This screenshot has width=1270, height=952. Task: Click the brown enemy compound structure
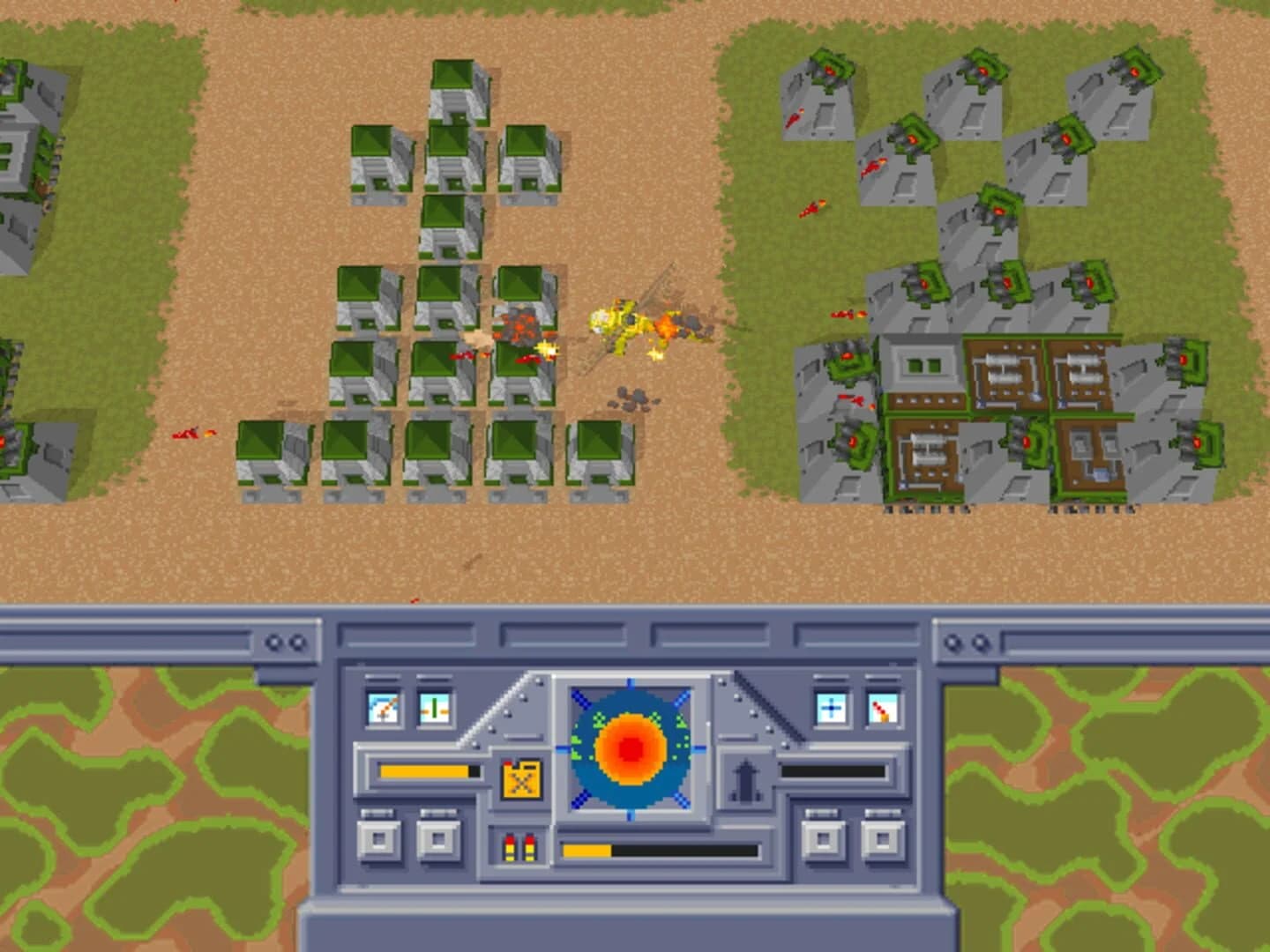(1005, 379)
